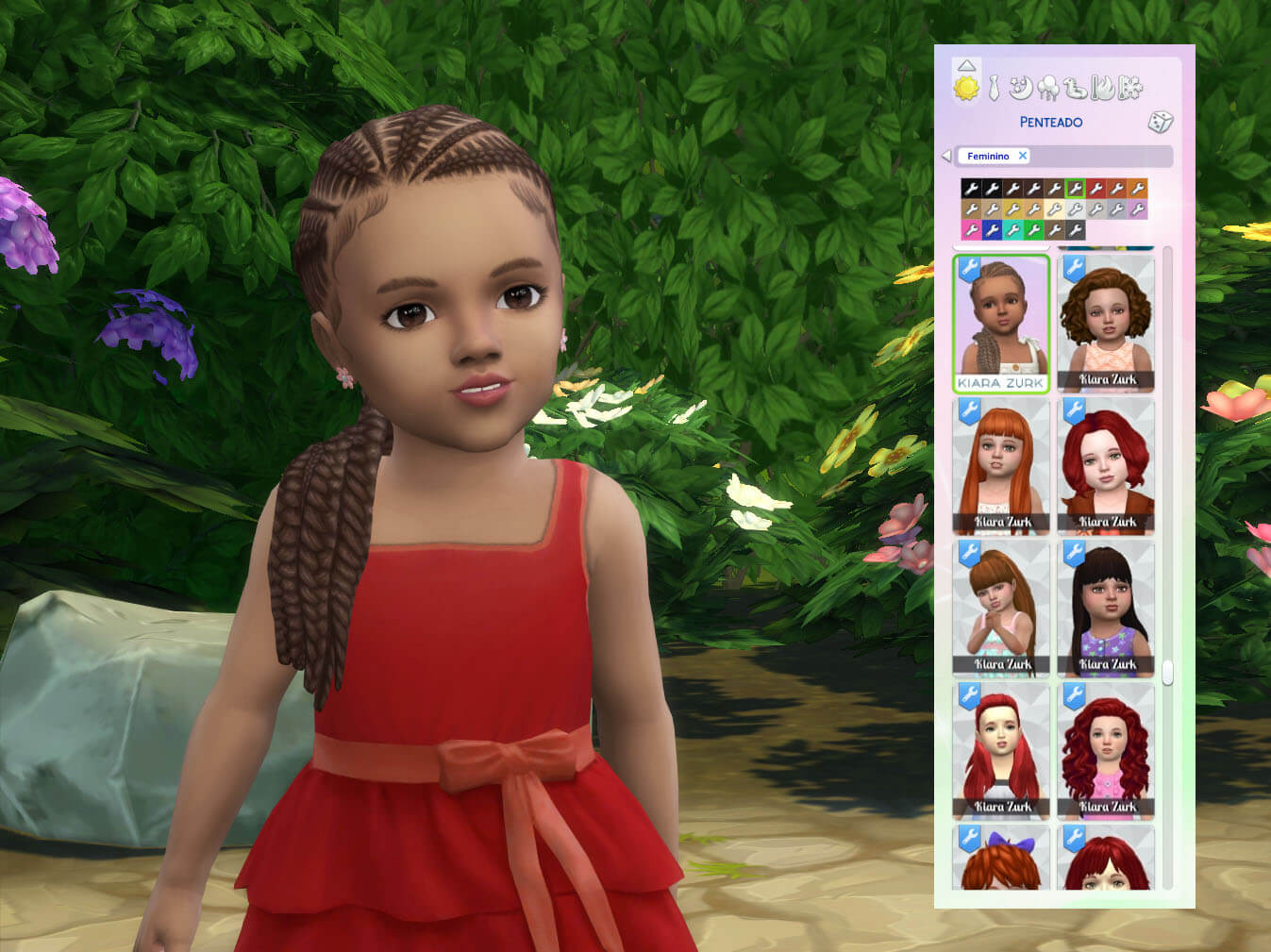The width and height of the screenshot is (1271, 952).
Task: Open the cold weather snowflake category
Action: tap(1130, 89)
